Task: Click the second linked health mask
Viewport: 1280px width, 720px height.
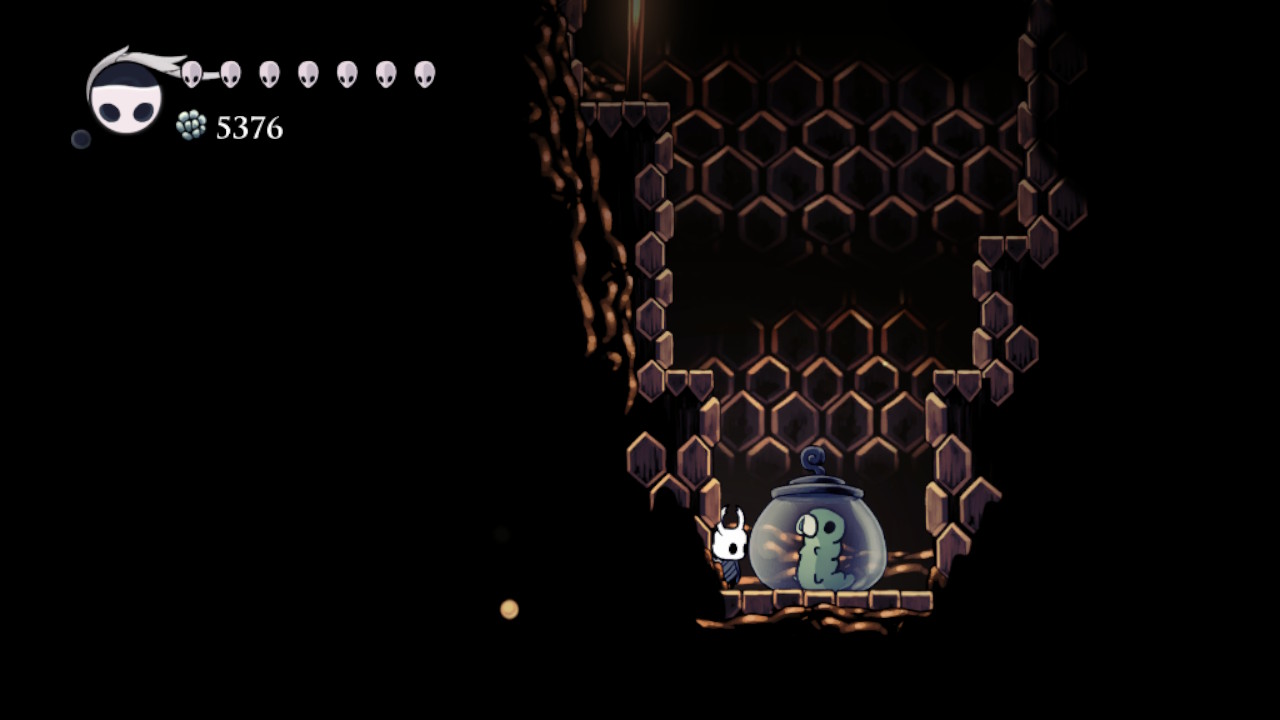Action: [x=231, y=72]
